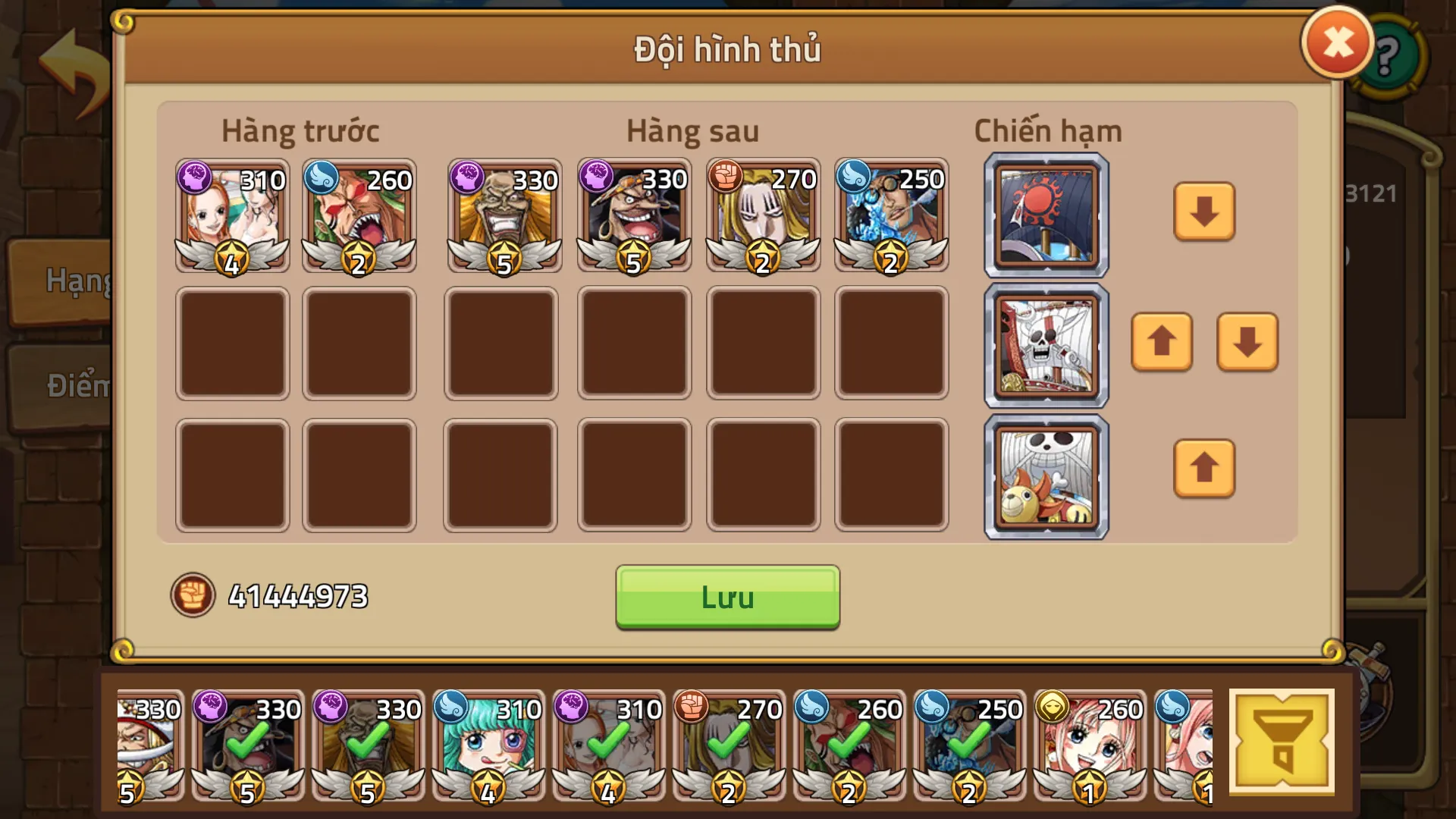Screen dimensions: 1456x819
Task: Toggle the green checkmark on the 260-power roster character
Action: coord(849,747)
